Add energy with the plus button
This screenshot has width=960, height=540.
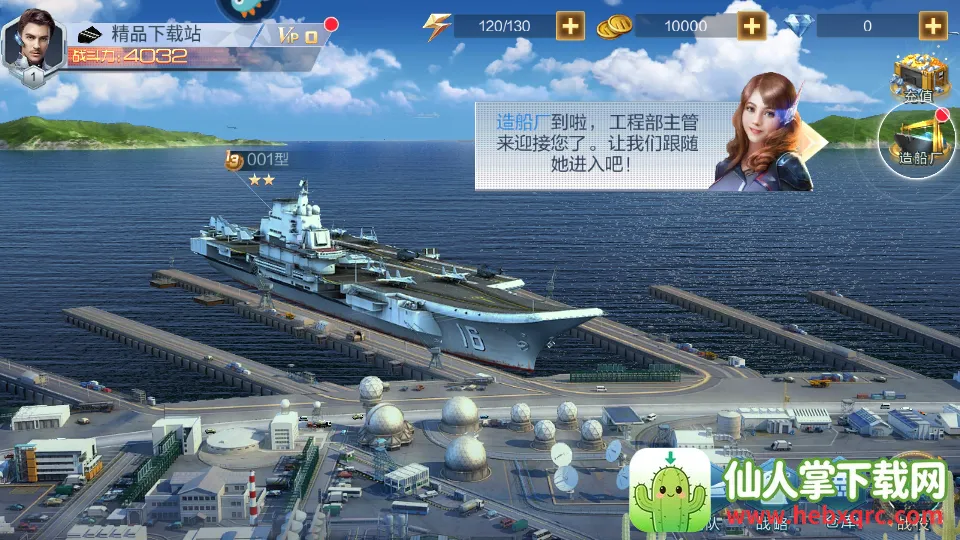(x=571, y=26)
